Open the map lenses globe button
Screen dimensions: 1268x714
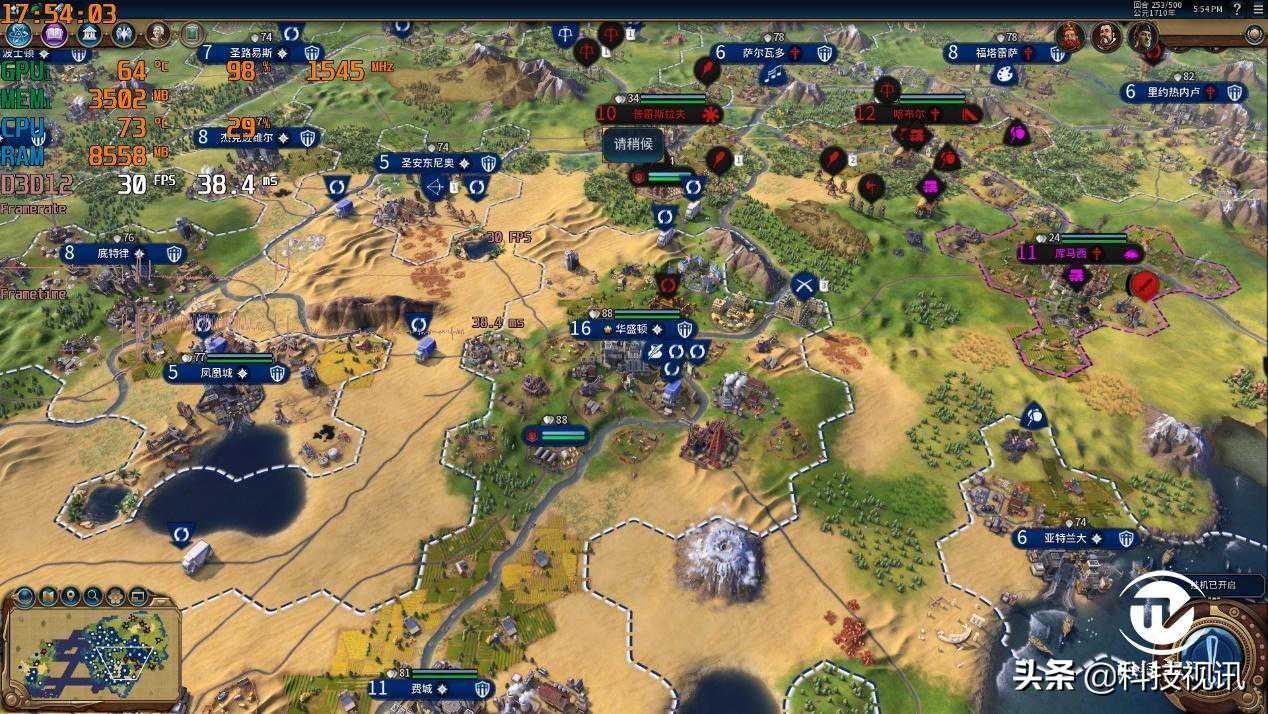pos(24,597)
